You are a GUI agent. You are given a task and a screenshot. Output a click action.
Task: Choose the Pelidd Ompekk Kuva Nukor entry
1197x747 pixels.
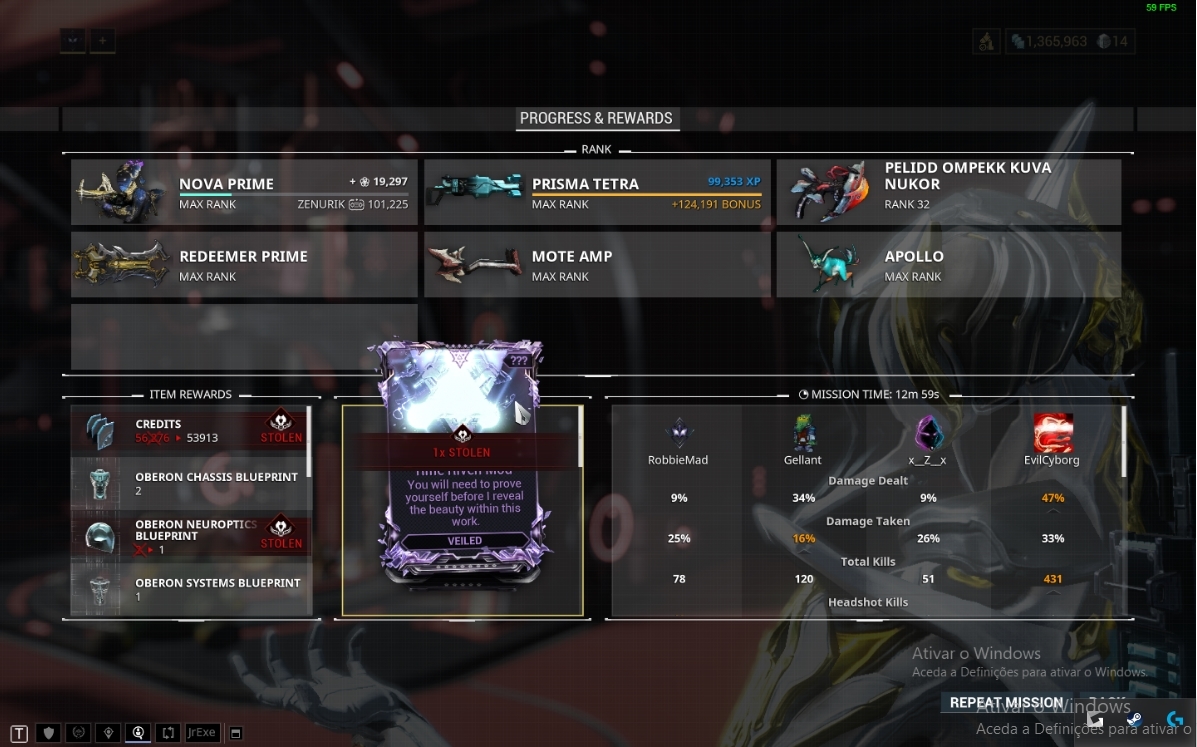(x=949, y=192)
